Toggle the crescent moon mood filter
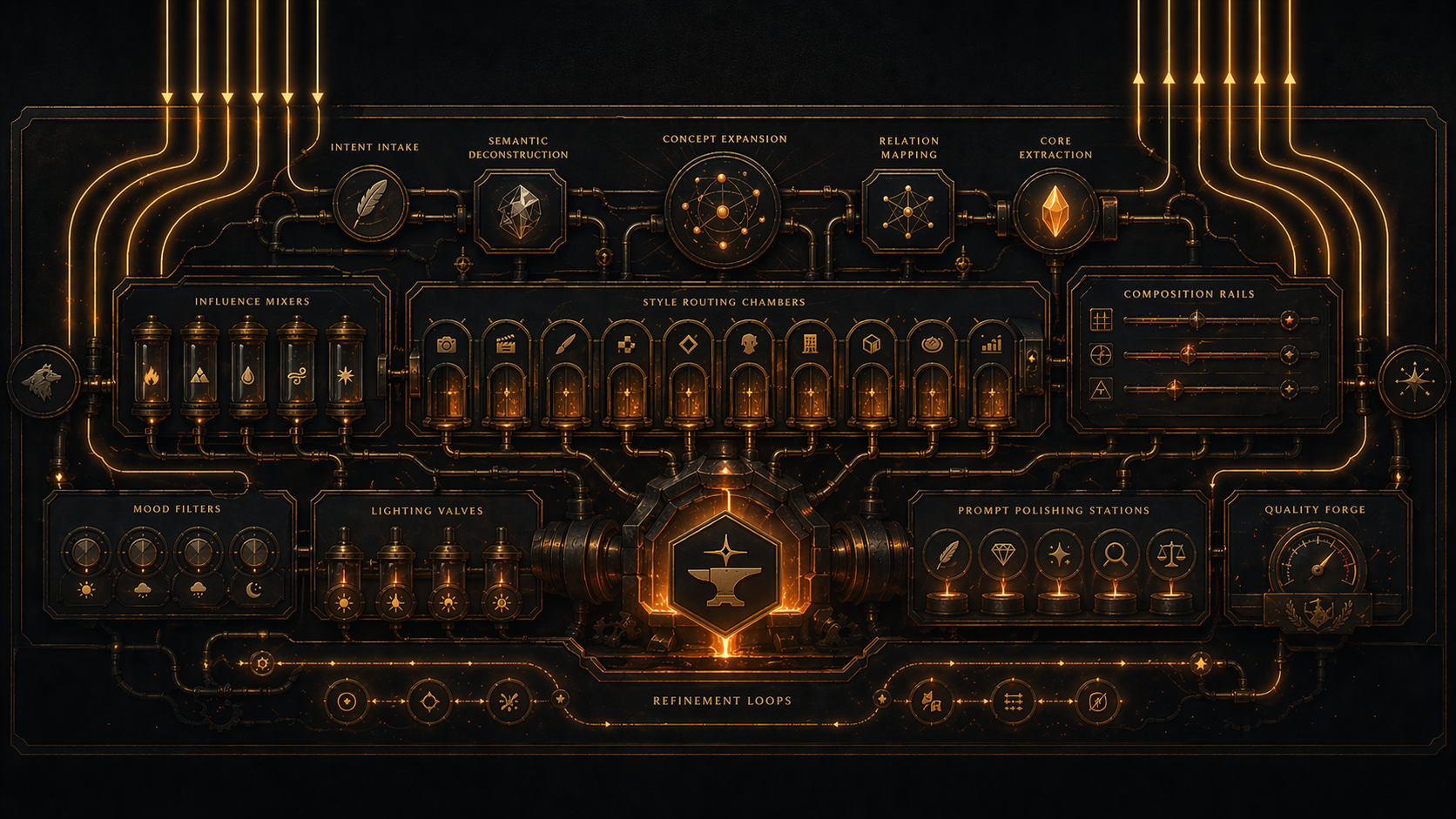This screenshot has width=1456, height=819. click(254, 552)
